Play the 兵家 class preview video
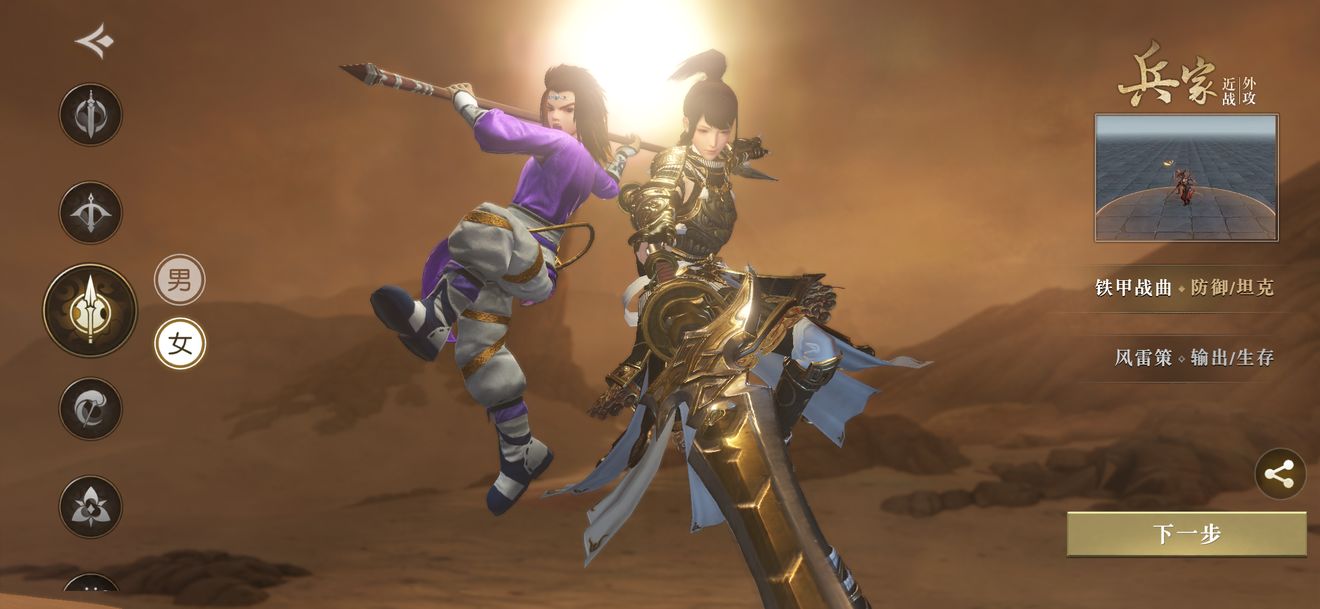The image size is (1320, 609). (1186, 178)
